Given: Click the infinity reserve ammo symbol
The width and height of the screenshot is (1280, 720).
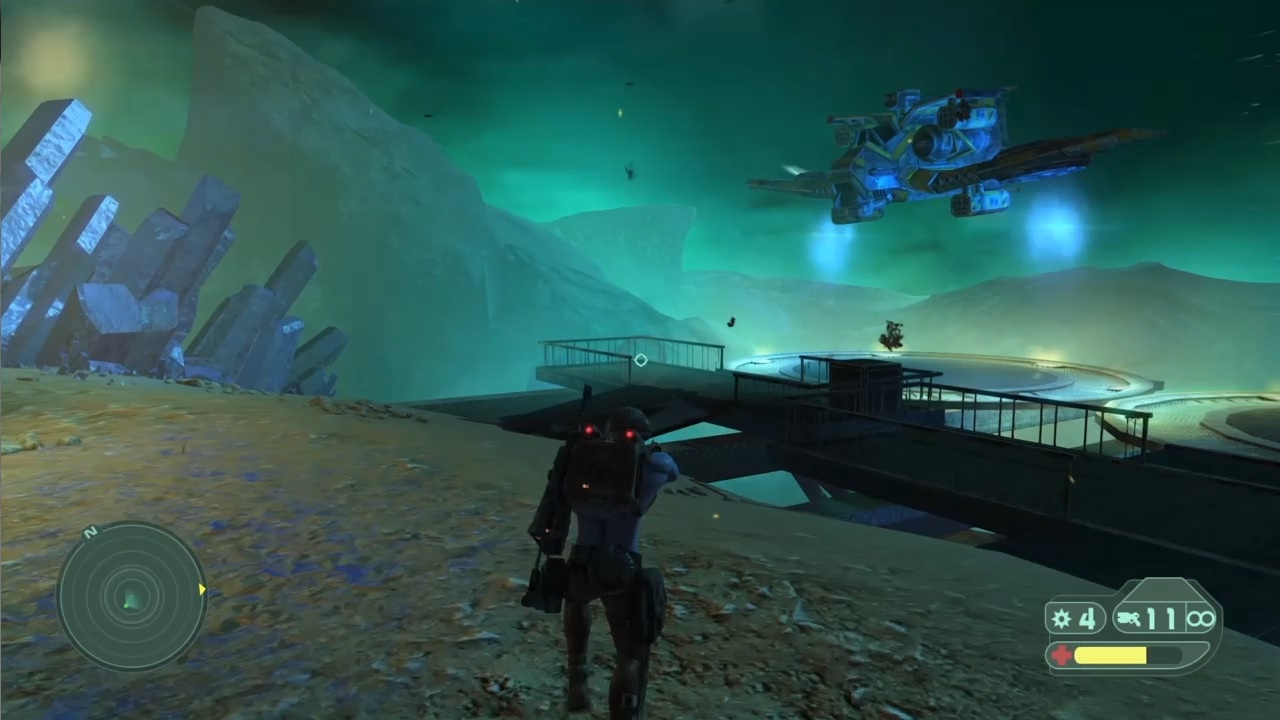Looking at the screenshot, I should tap(1201, 619).
